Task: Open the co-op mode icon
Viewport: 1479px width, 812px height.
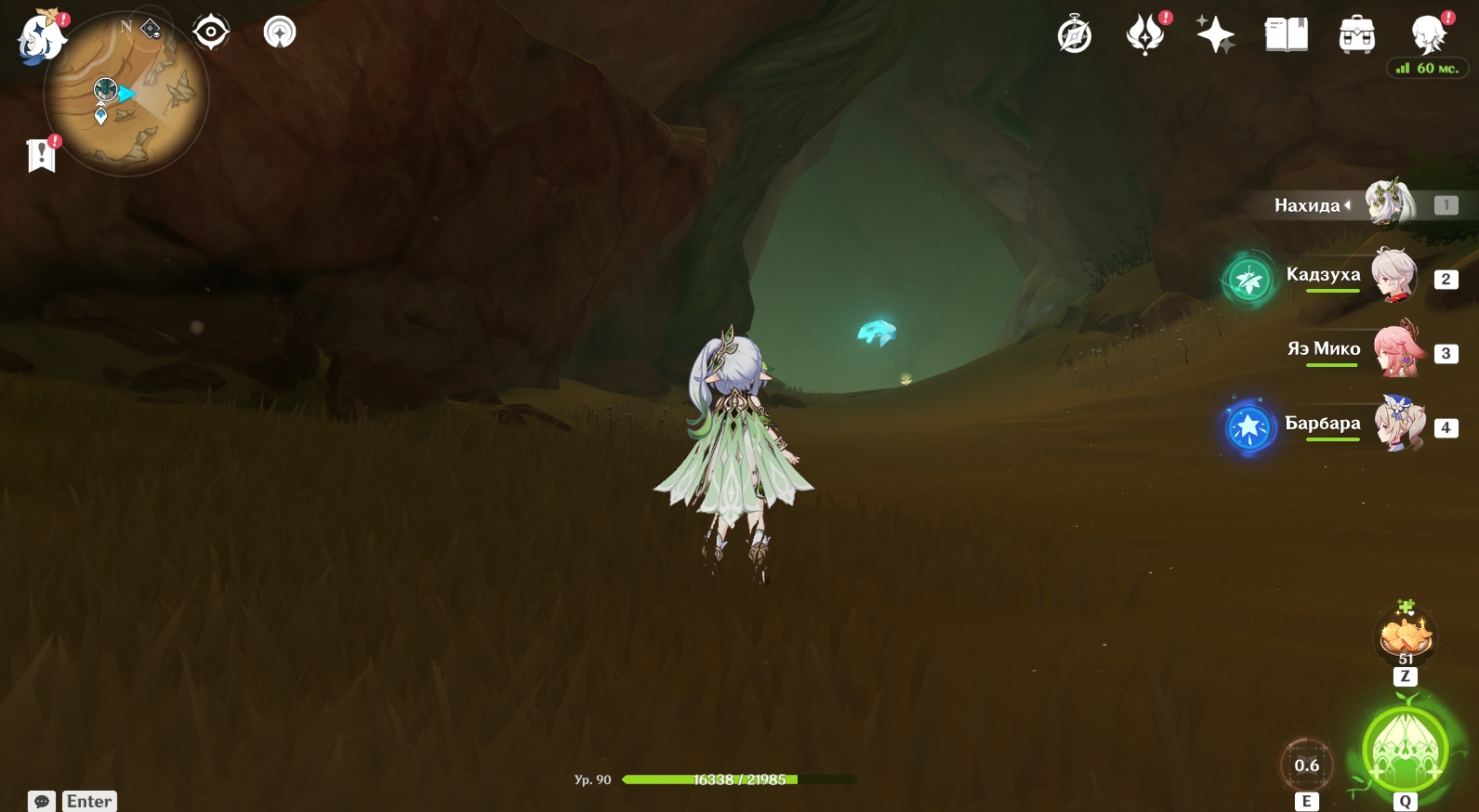Action: (x=280, y=33)
